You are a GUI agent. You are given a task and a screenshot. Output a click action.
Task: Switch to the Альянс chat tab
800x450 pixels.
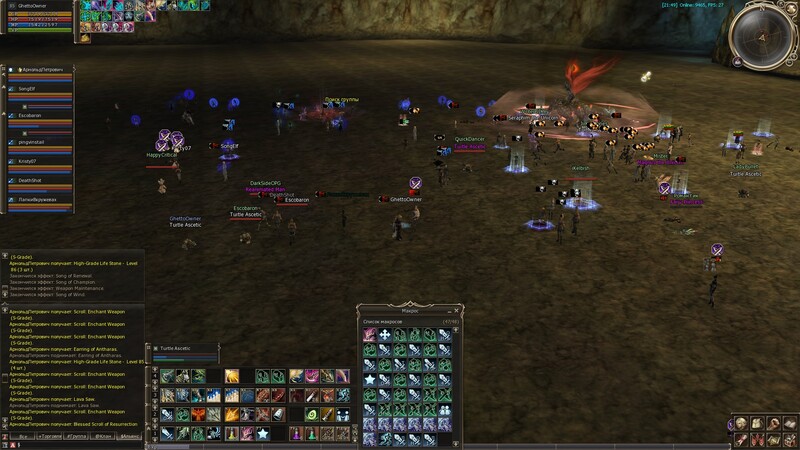pos(132,437)
